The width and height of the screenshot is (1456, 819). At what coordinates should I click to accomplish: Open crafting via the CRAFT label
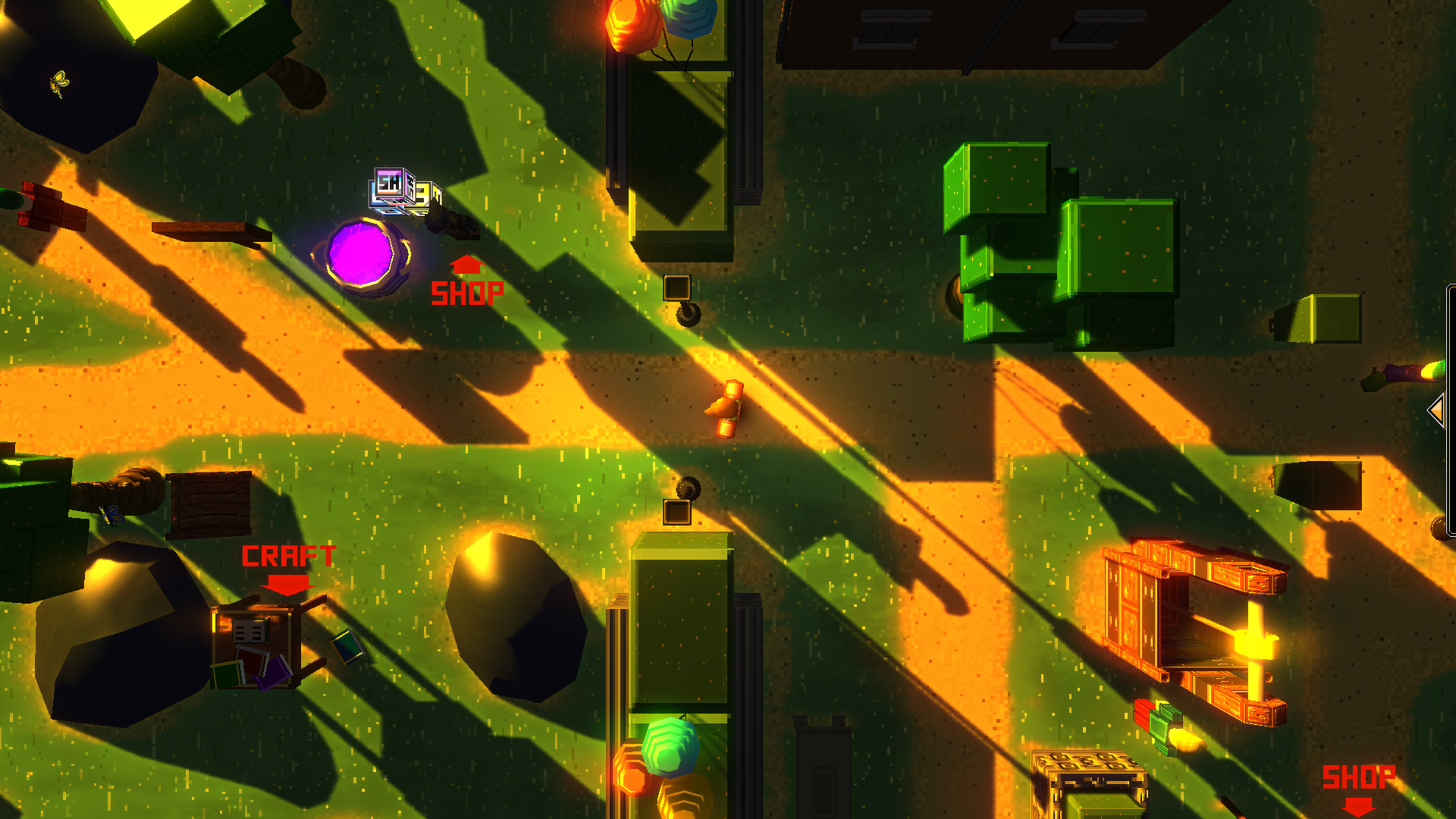[289, 557]
